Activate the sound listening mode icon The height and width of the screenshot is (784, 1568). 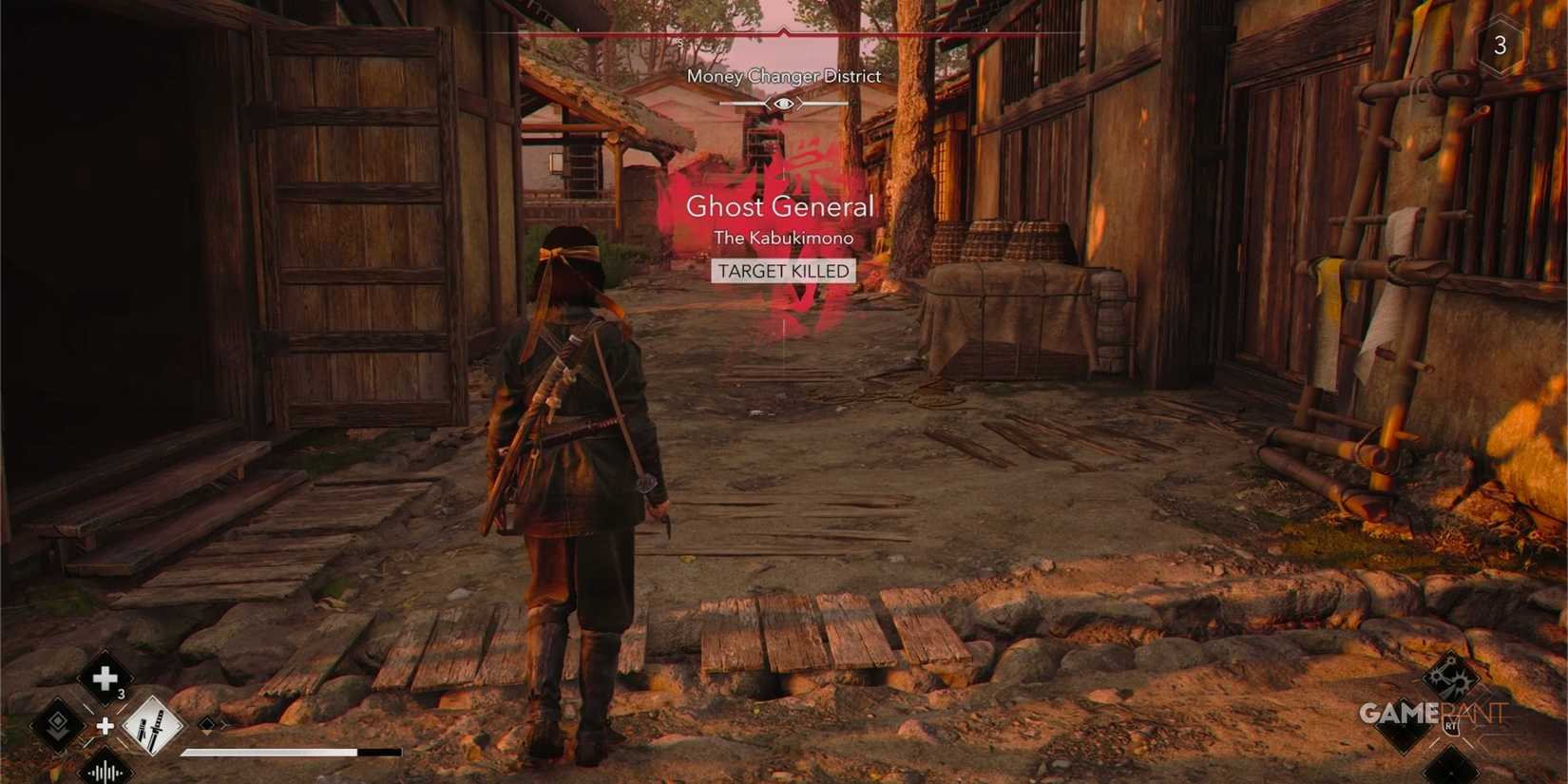[x=105, y=772]
